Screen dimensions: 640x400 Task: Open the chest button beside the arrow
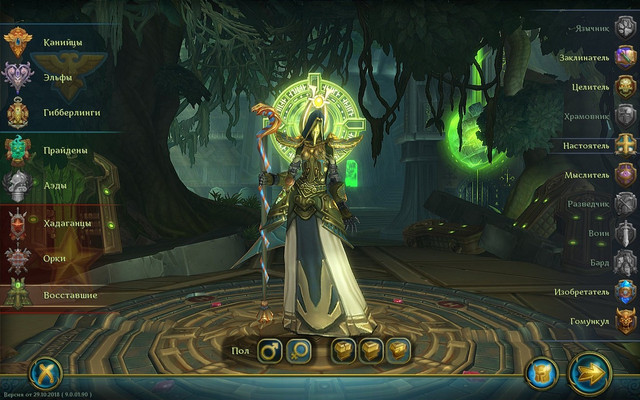tap(540, 373)
